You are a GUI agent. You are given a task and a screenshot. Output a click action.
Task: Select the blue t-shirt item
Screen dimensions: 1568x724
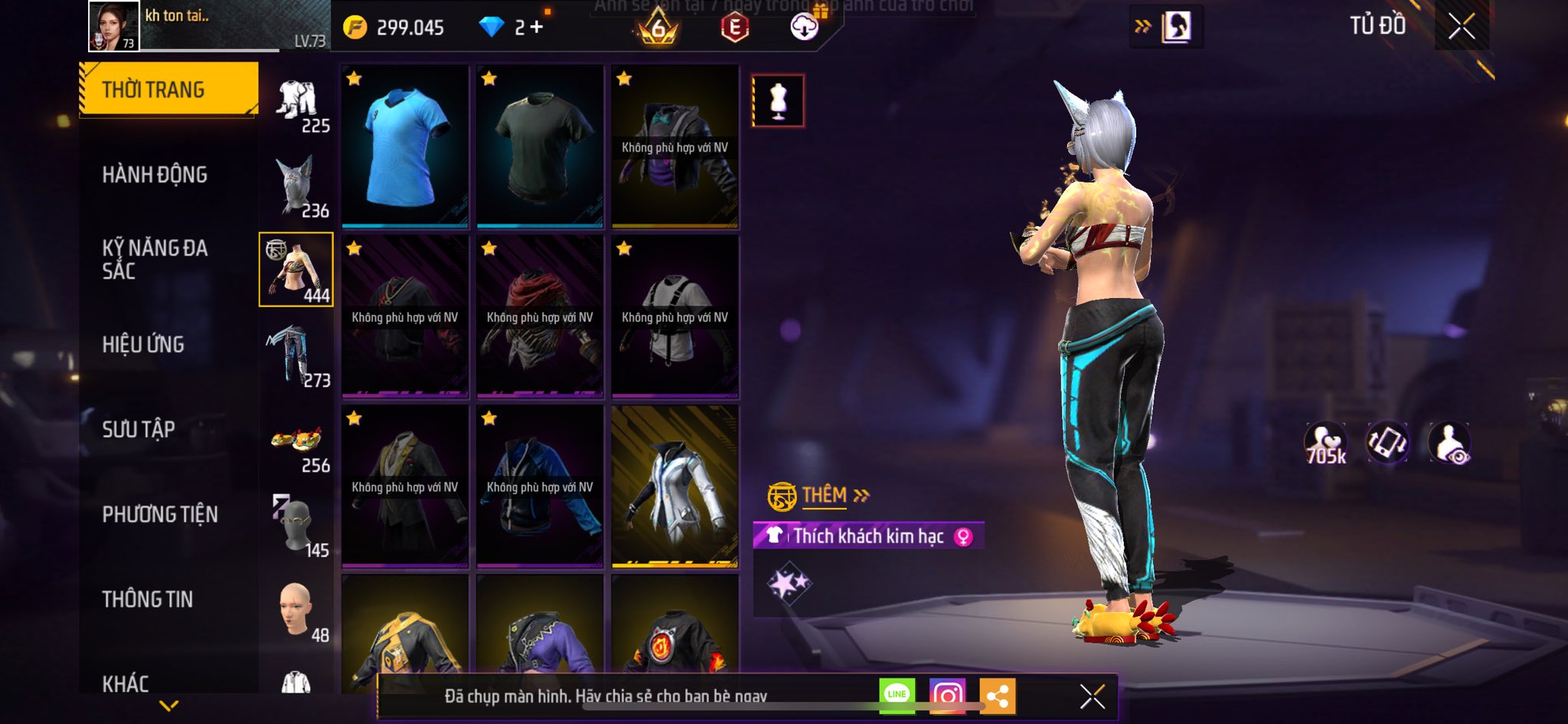point(405,147)
